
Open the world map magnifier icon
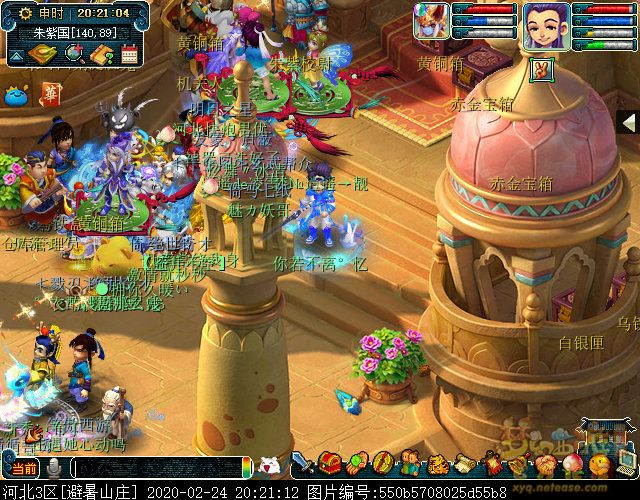[73, 54]
